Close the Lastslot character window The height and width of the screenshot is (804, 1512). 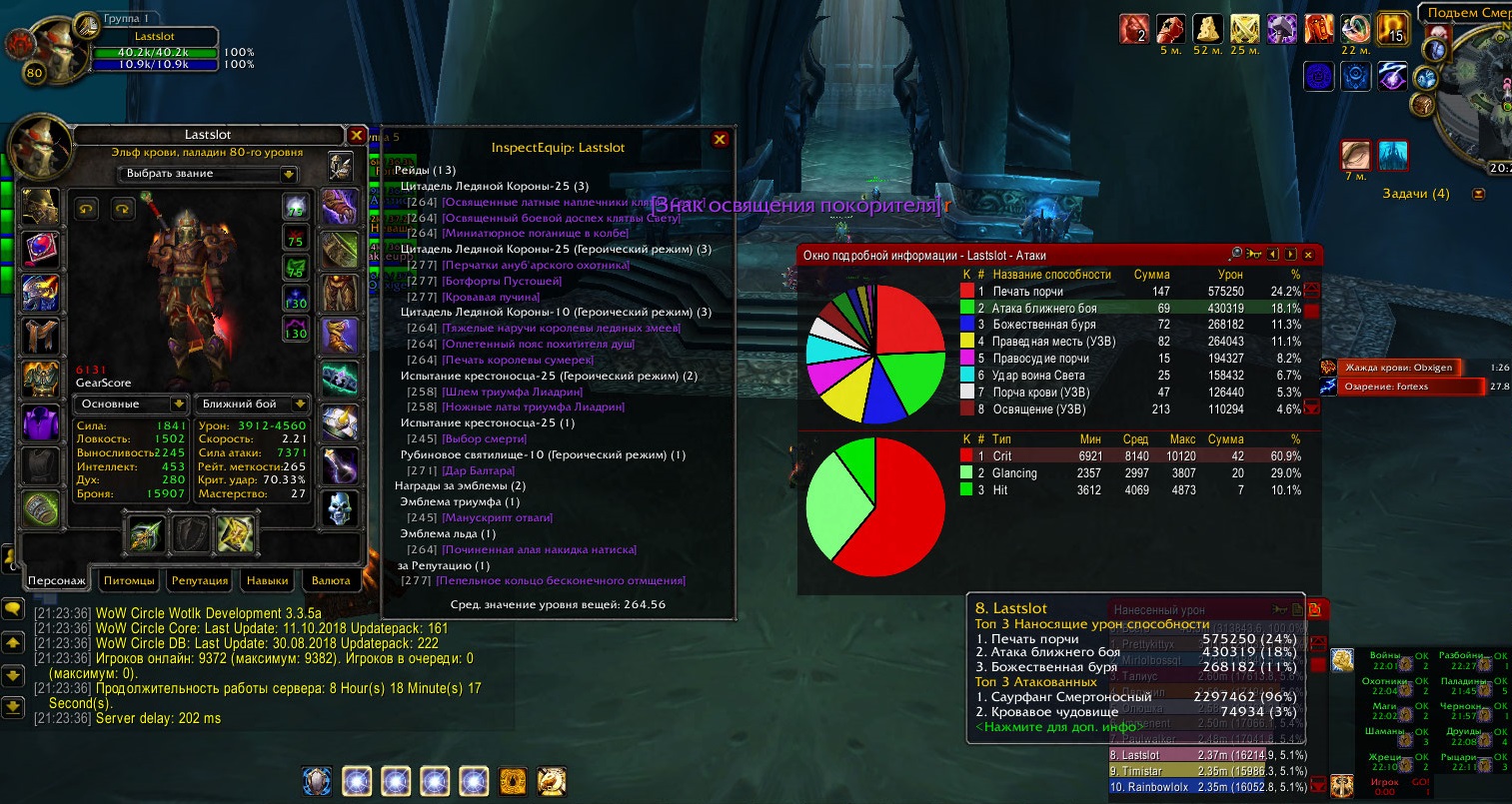point(357,135)
